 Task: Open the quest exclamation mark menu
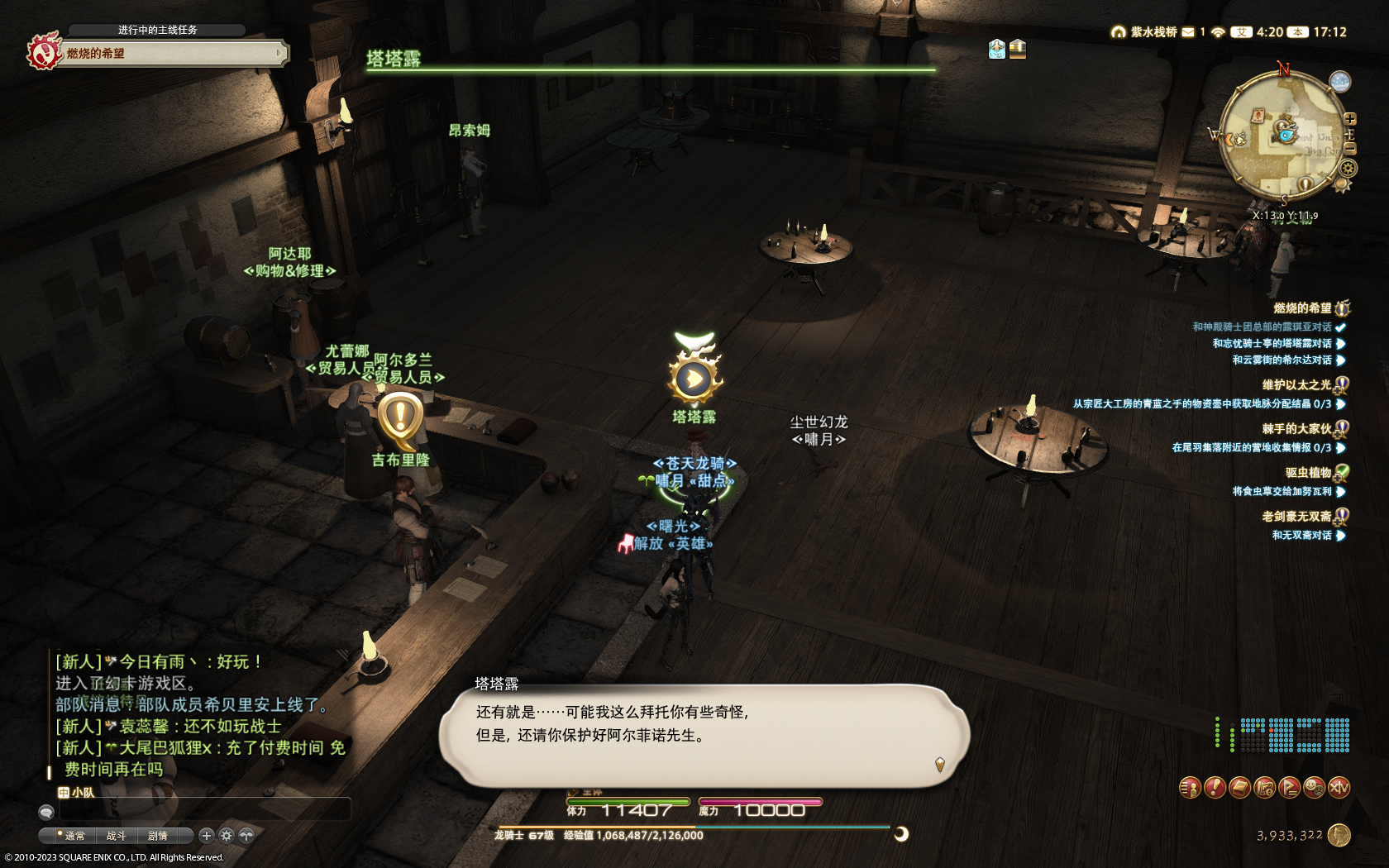coord(1214,788)
